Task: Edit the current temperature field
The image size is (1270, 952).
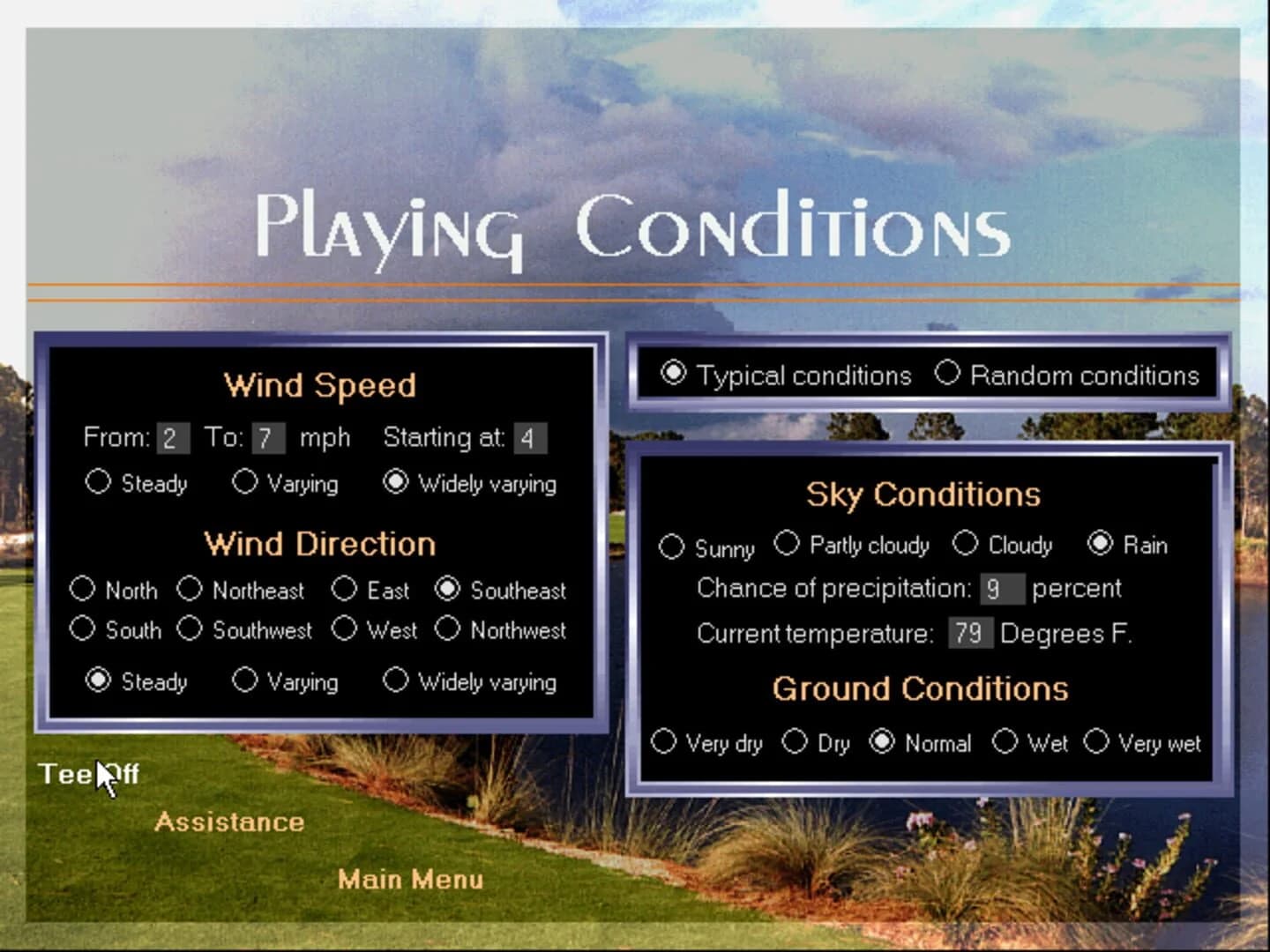Action: click(x=969, y=632)
